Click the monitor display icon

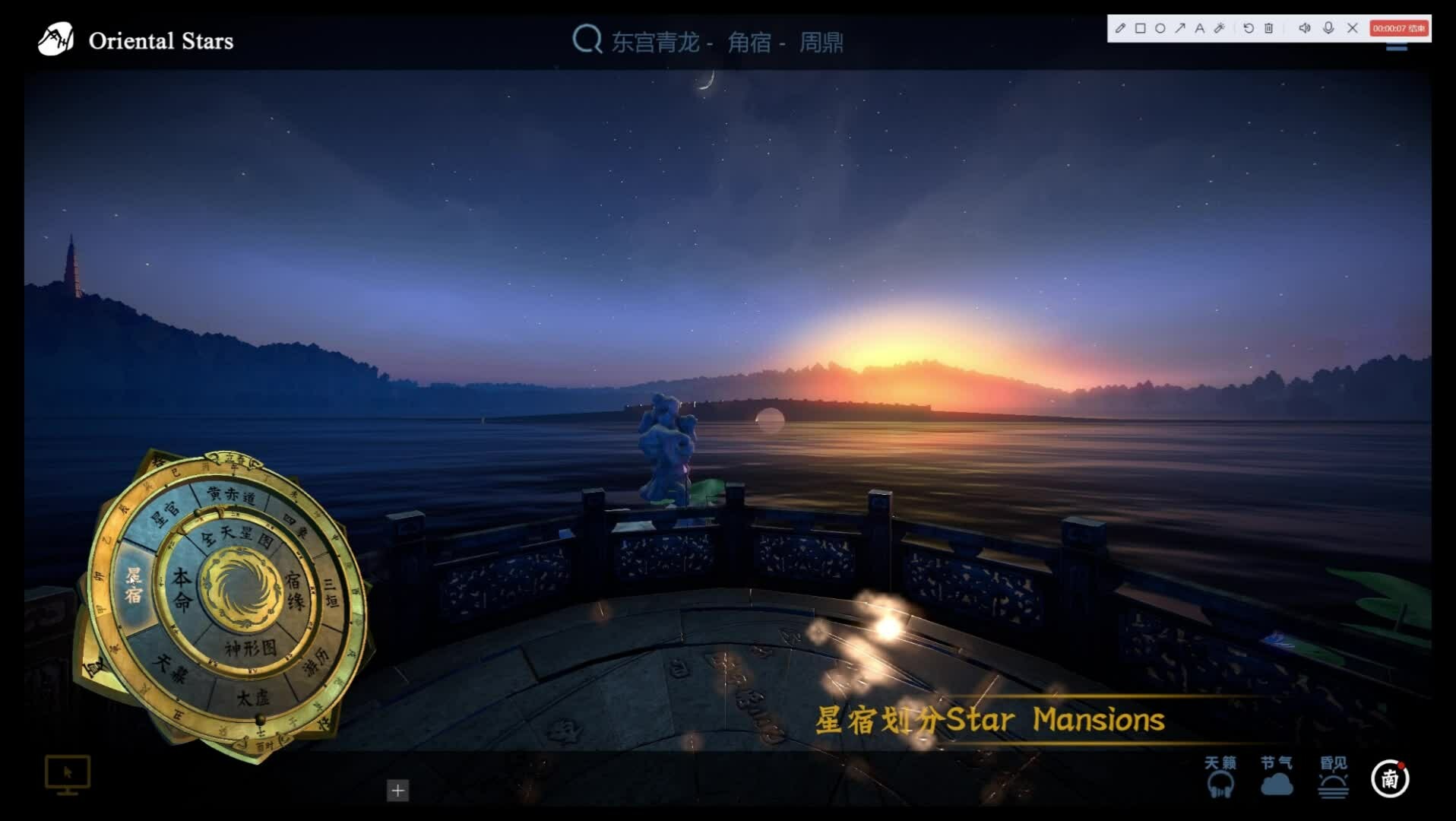click(68, 775)
